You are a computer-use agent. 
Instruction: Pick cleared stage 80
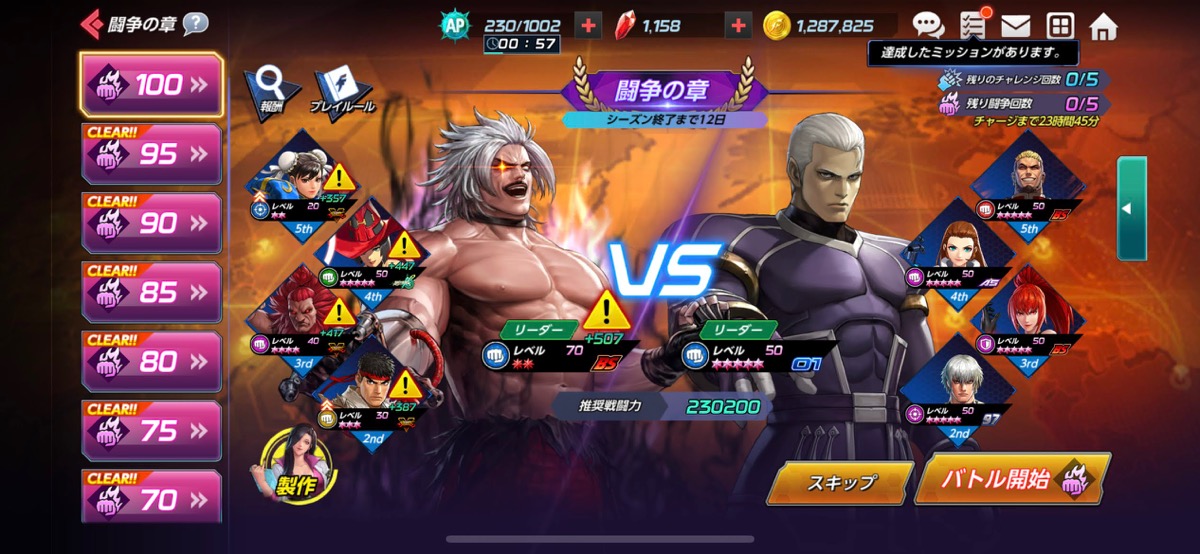tap(151, 361)
